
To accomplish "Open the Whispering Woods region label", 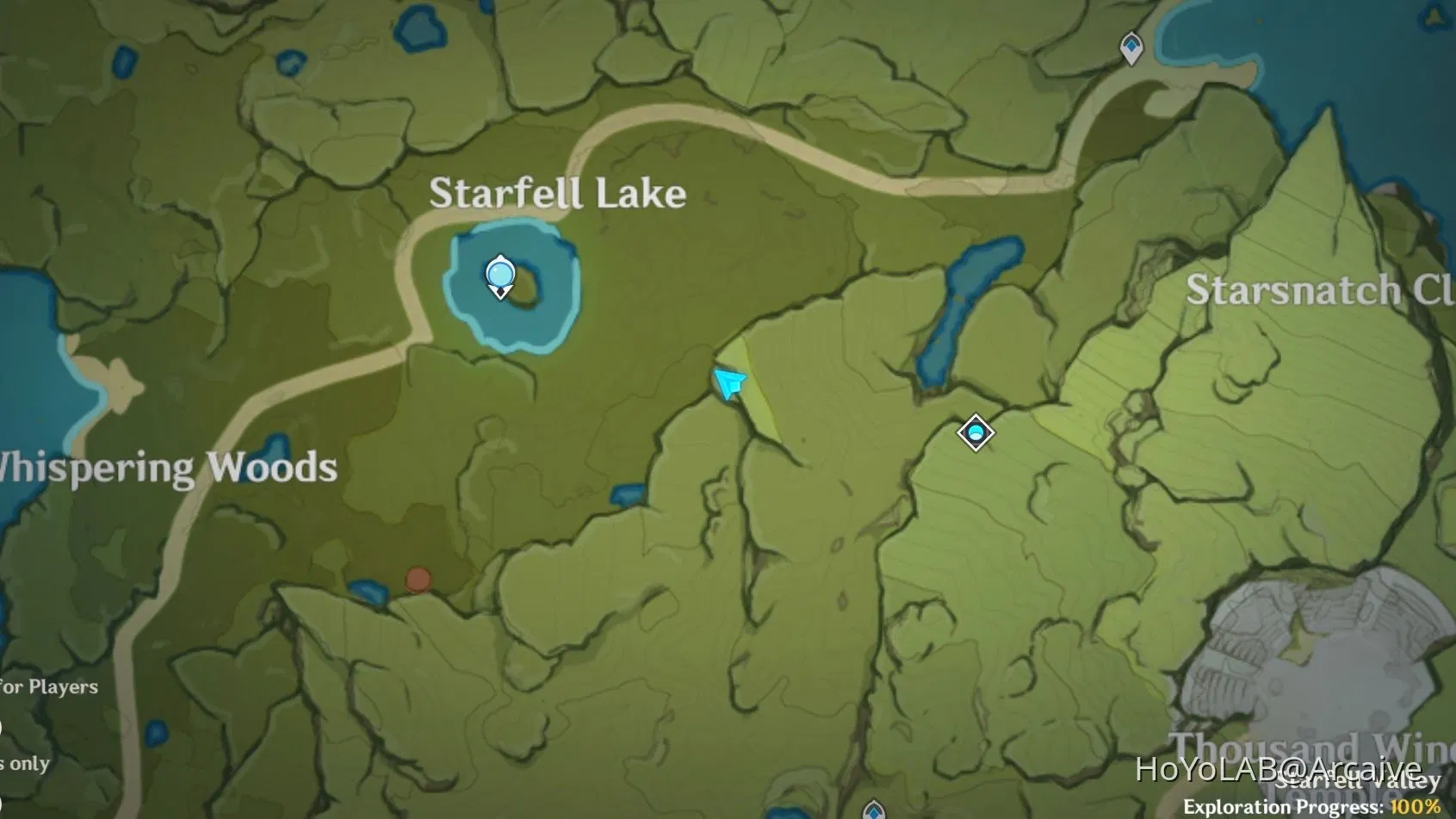I will [x=166, y=466].
